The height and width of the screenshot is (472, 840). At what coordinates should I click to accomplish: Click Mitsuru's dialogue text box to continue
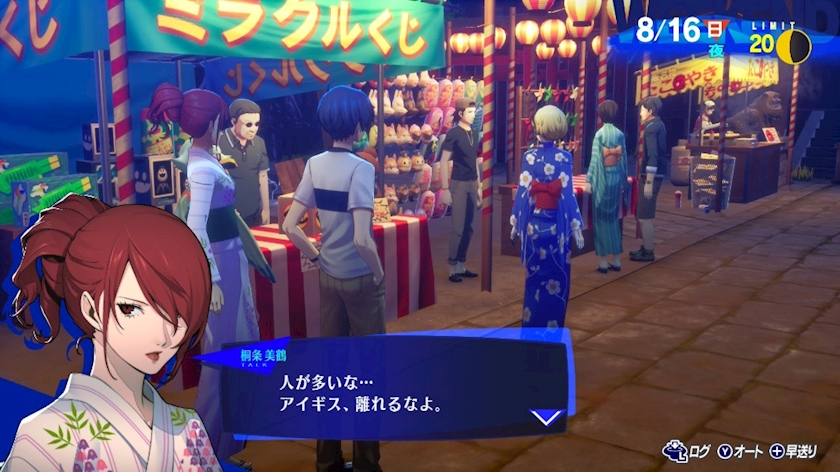pyautogui.click(x=390, y=392)
